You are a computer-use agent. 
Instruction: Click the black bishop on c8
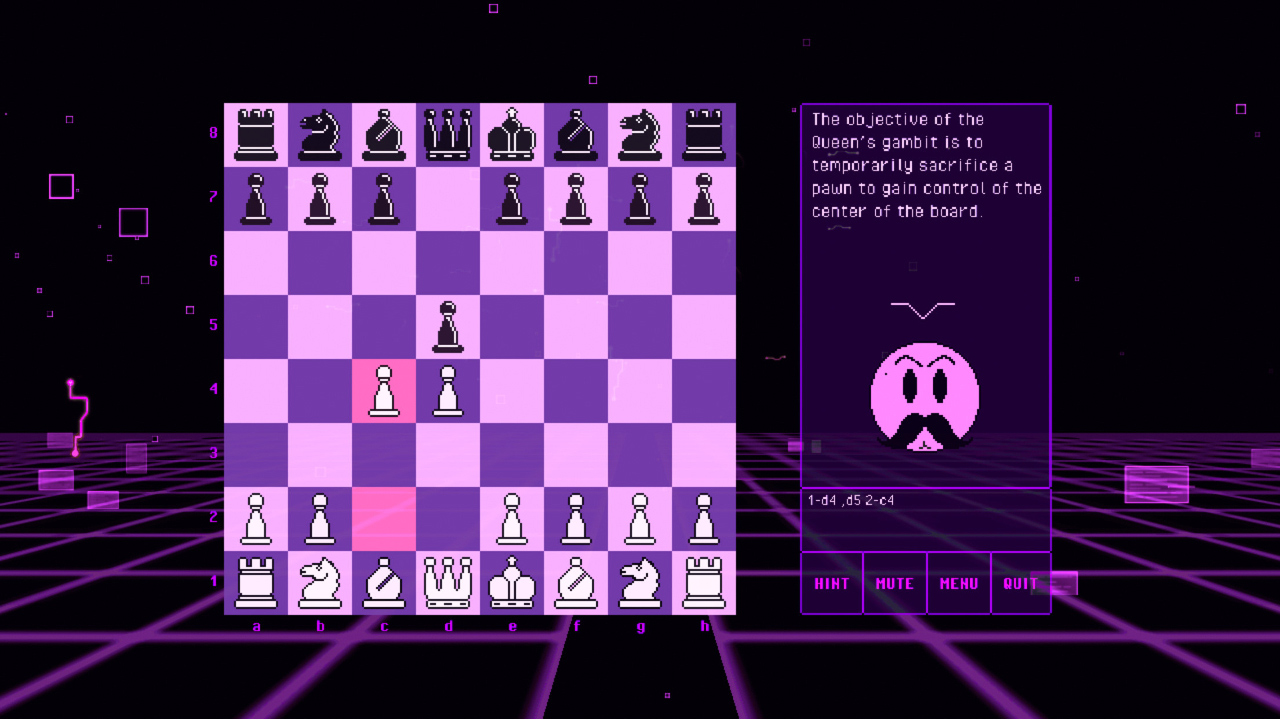click(x=384, y=134)
